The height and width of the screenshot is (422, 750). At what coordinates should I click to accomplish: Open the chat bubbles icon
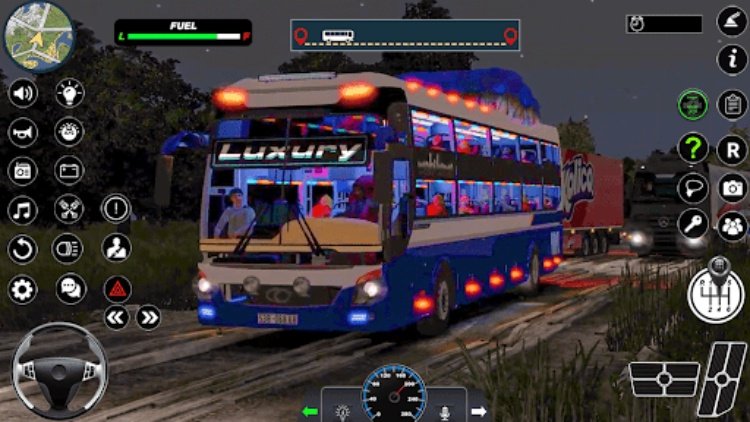[70, 289]
